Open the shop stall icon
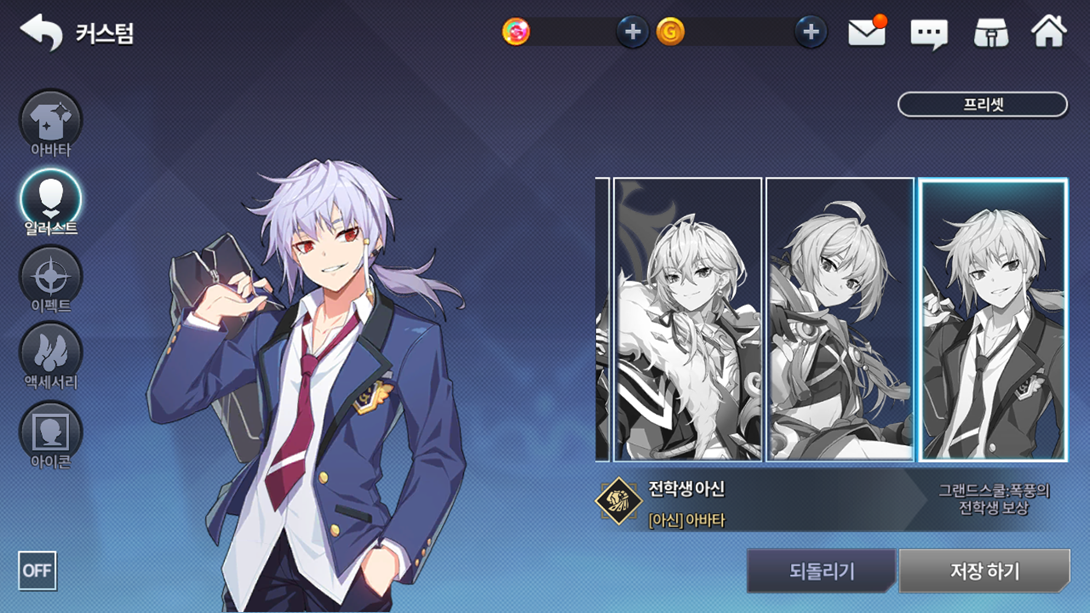The height and width of the screenshot is (613, 1090). tap(990, 34)
